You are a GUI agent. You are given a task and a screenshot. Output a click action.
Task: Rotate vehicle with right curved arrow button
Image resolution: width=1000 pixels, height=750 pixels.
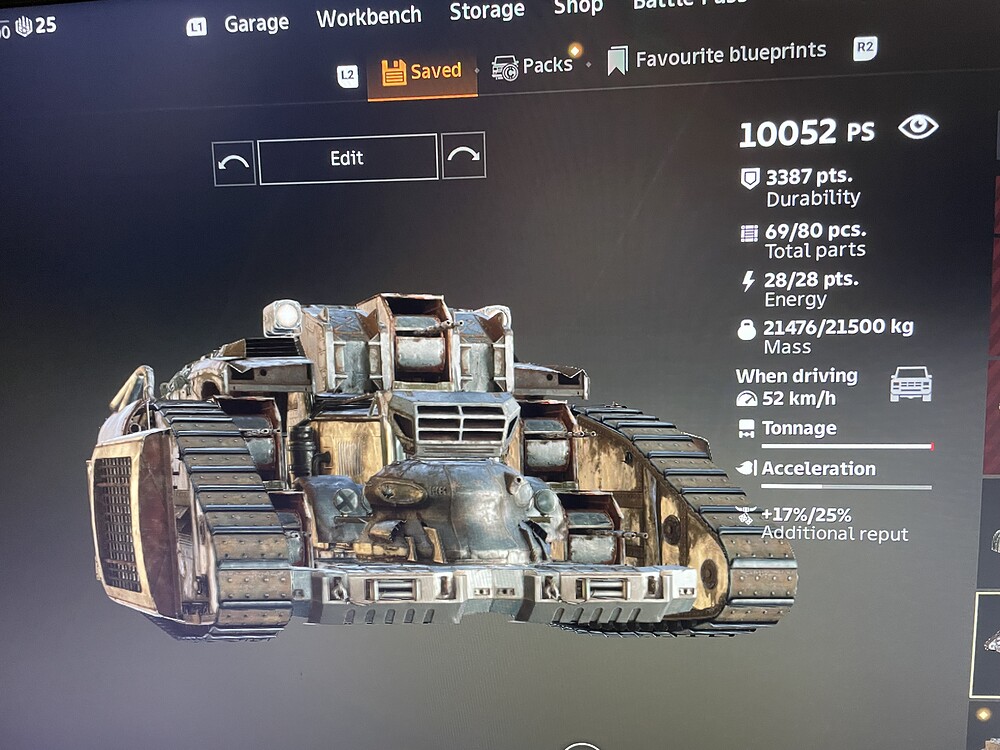(x=464, y=155)
